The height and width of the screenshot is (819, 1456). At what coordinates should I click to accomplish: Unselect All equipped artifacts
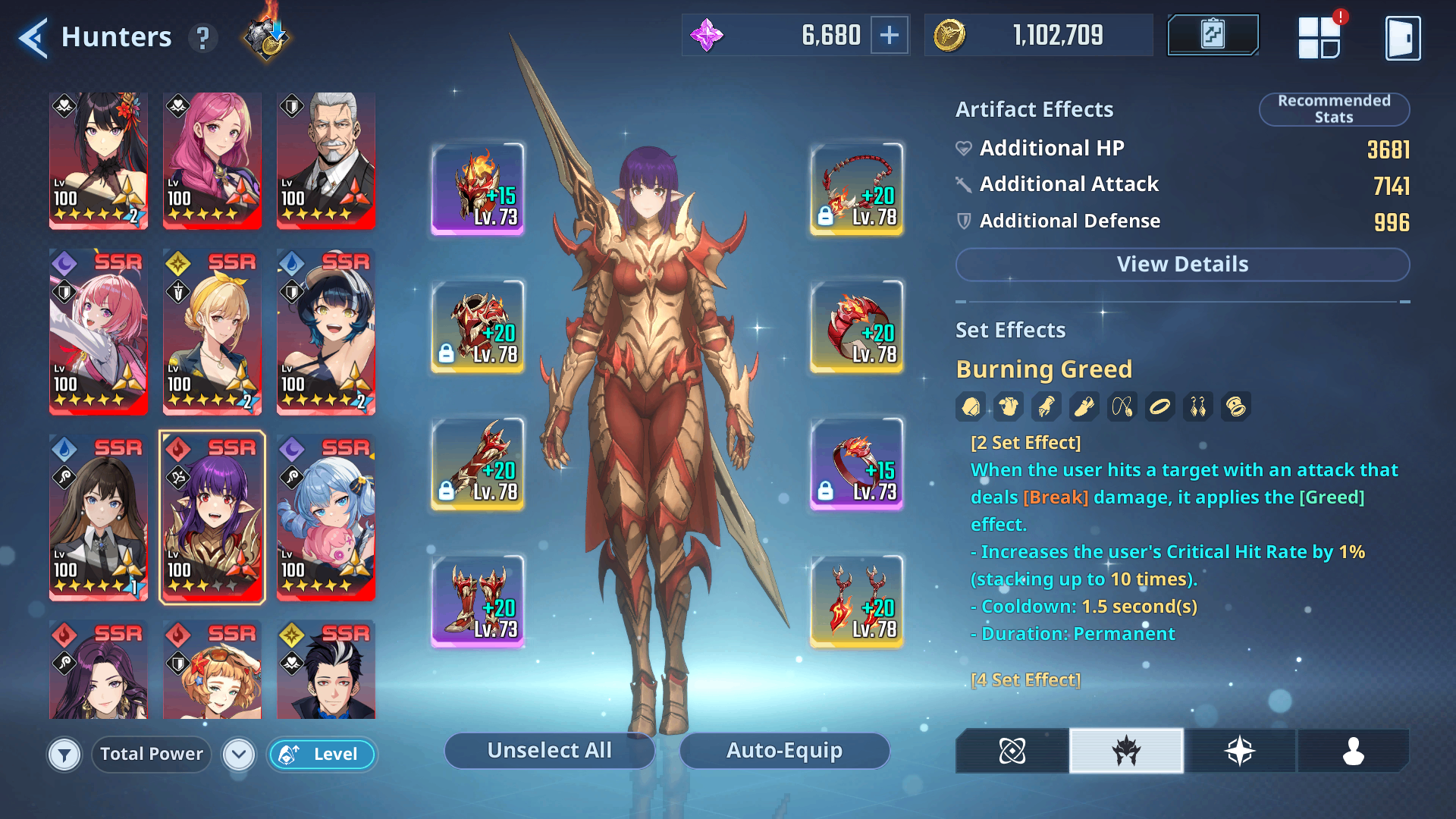[x=549, y=751]
